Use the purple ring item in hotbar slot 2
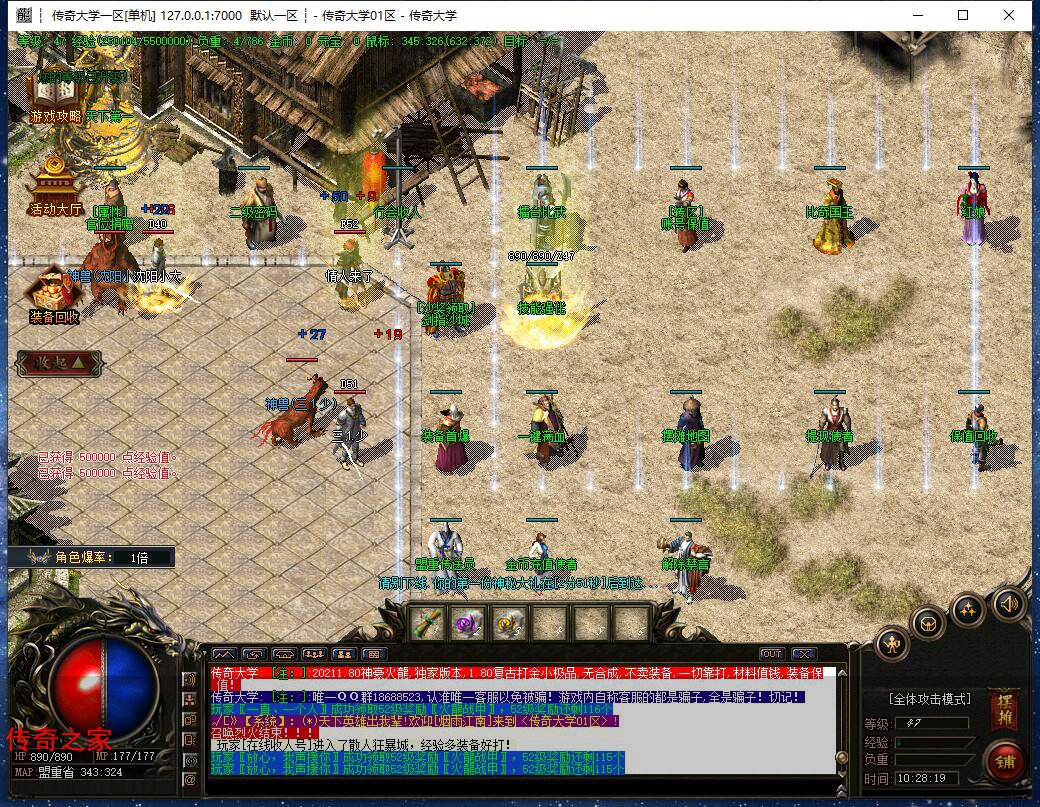This screenshot has height=807, width=1040. [x=468, y=624]
